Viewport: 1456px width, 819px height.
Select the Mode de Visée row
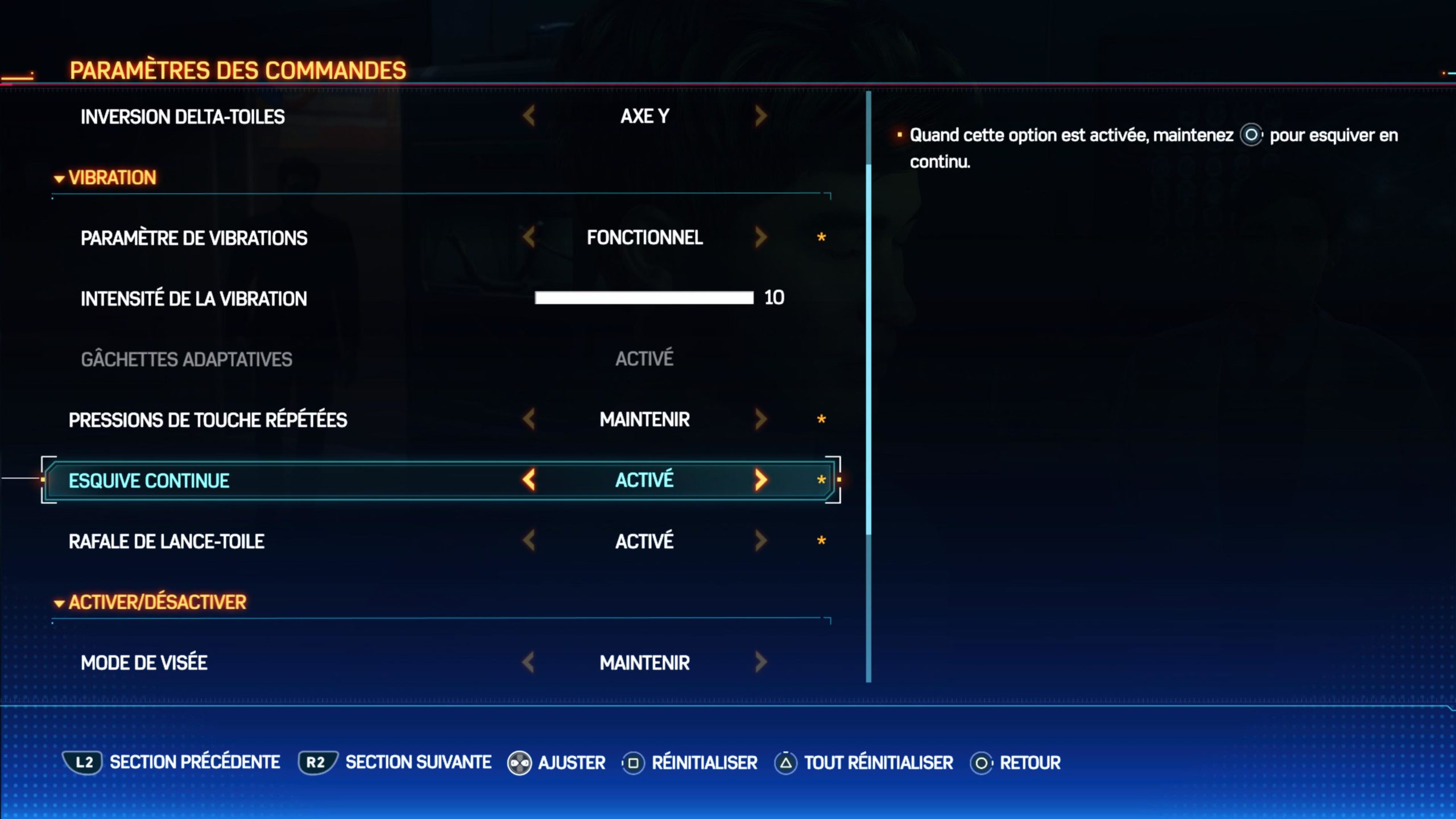144,663
